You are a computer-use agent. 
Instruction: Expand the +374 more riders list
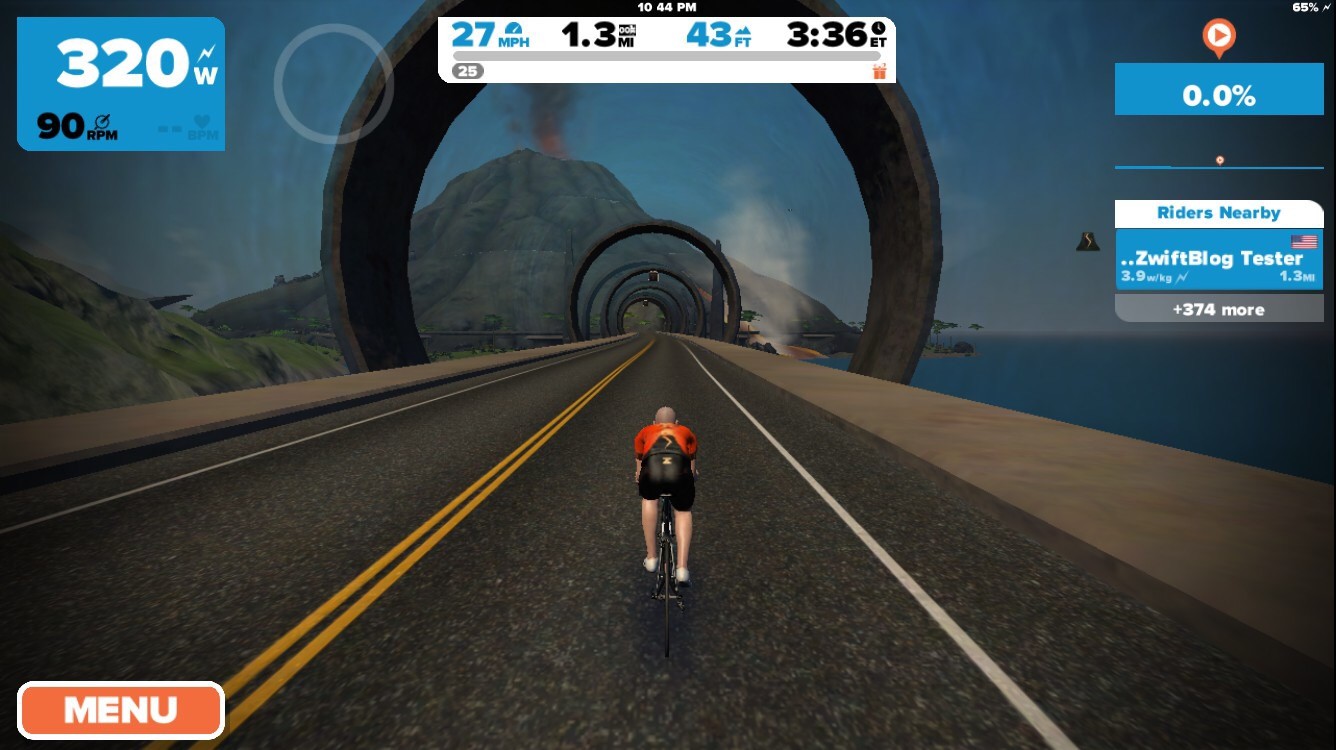point(1218,309)
